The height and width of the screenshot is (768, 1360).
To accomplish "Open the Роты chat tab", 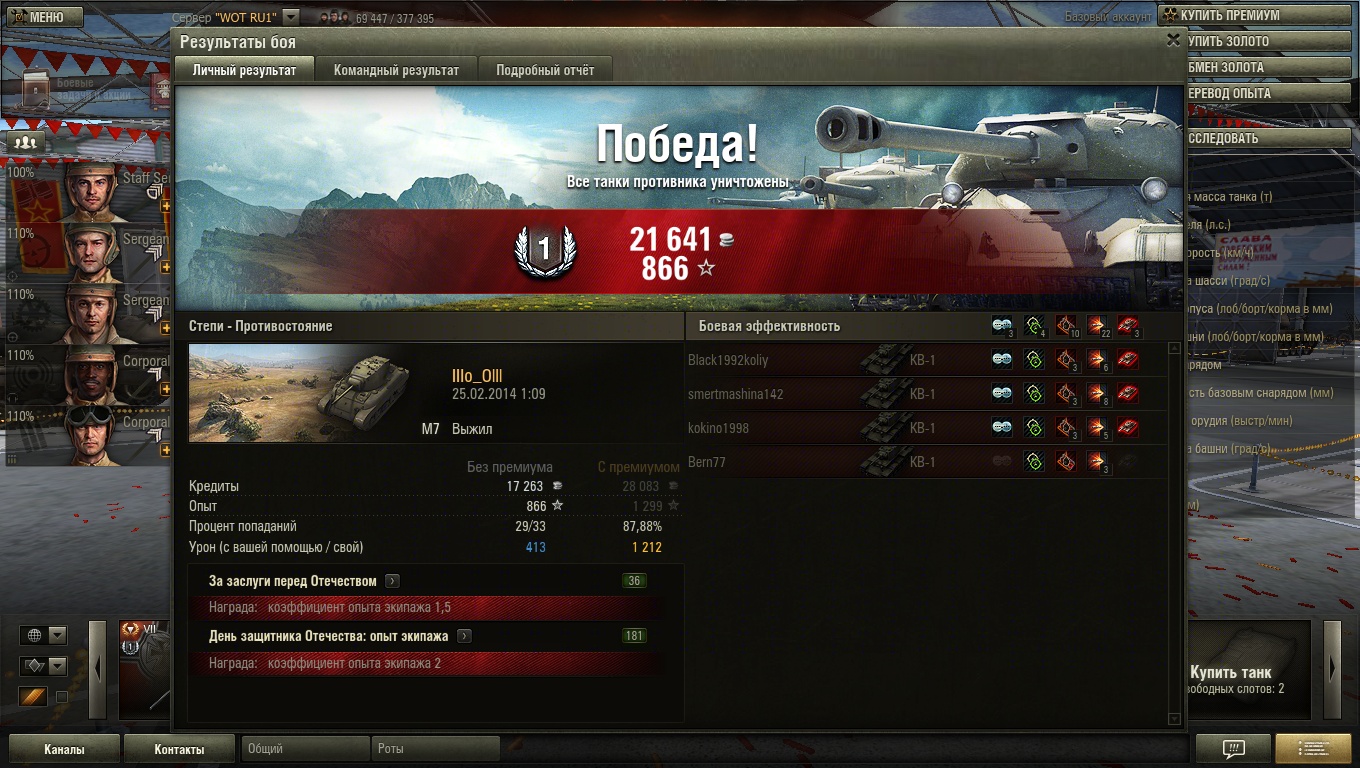I will click(436, 748).
